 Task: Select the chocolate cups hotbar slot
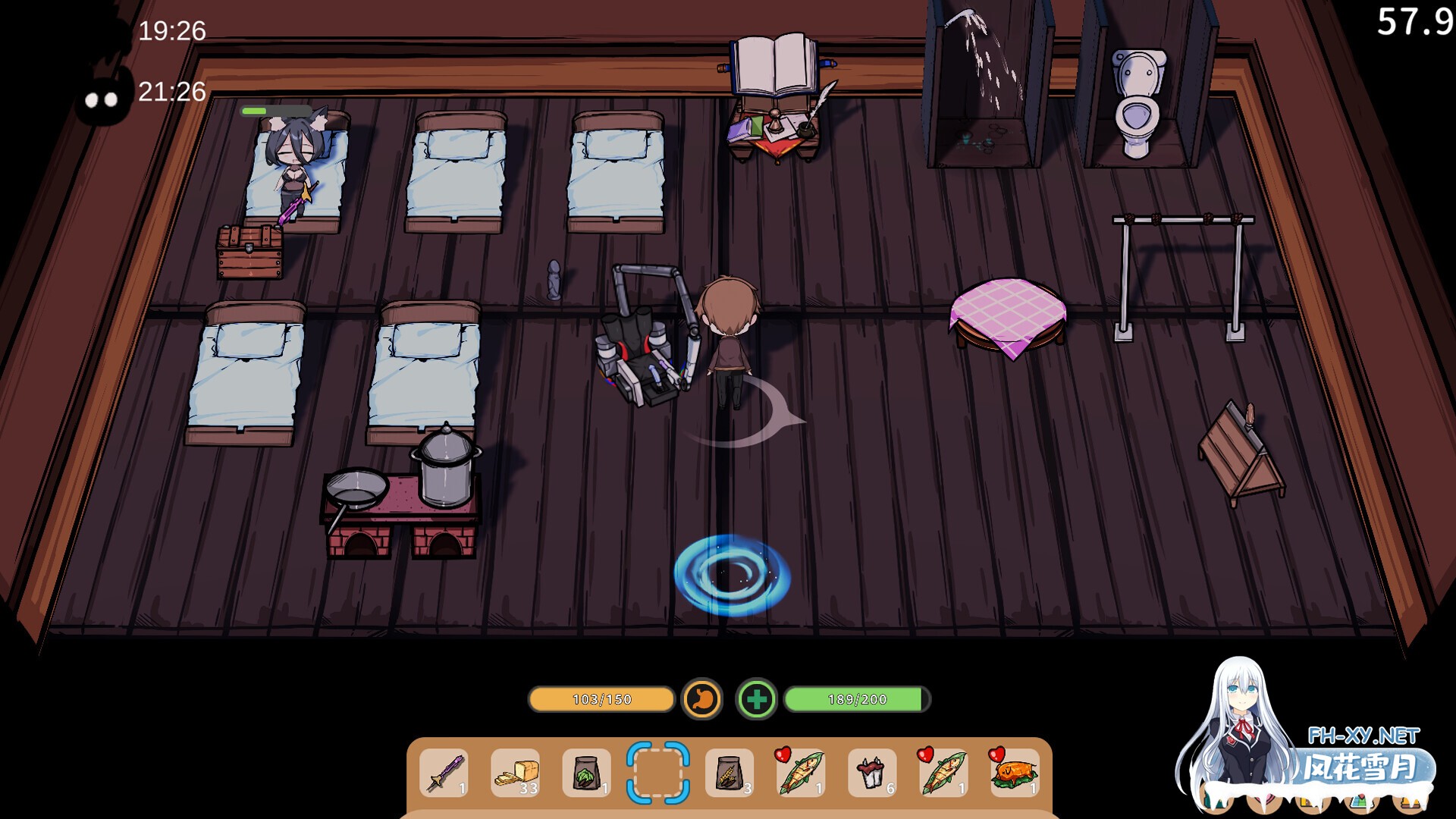tap(871, 773)
